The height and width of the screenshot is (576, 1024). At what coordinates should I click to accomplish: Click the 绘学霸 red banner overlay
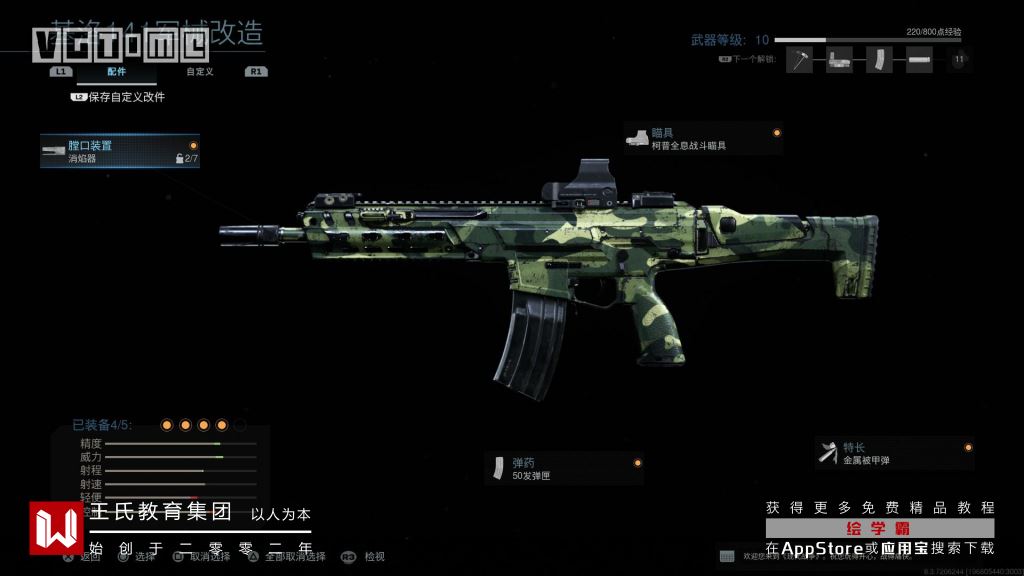tap(880, 527)
